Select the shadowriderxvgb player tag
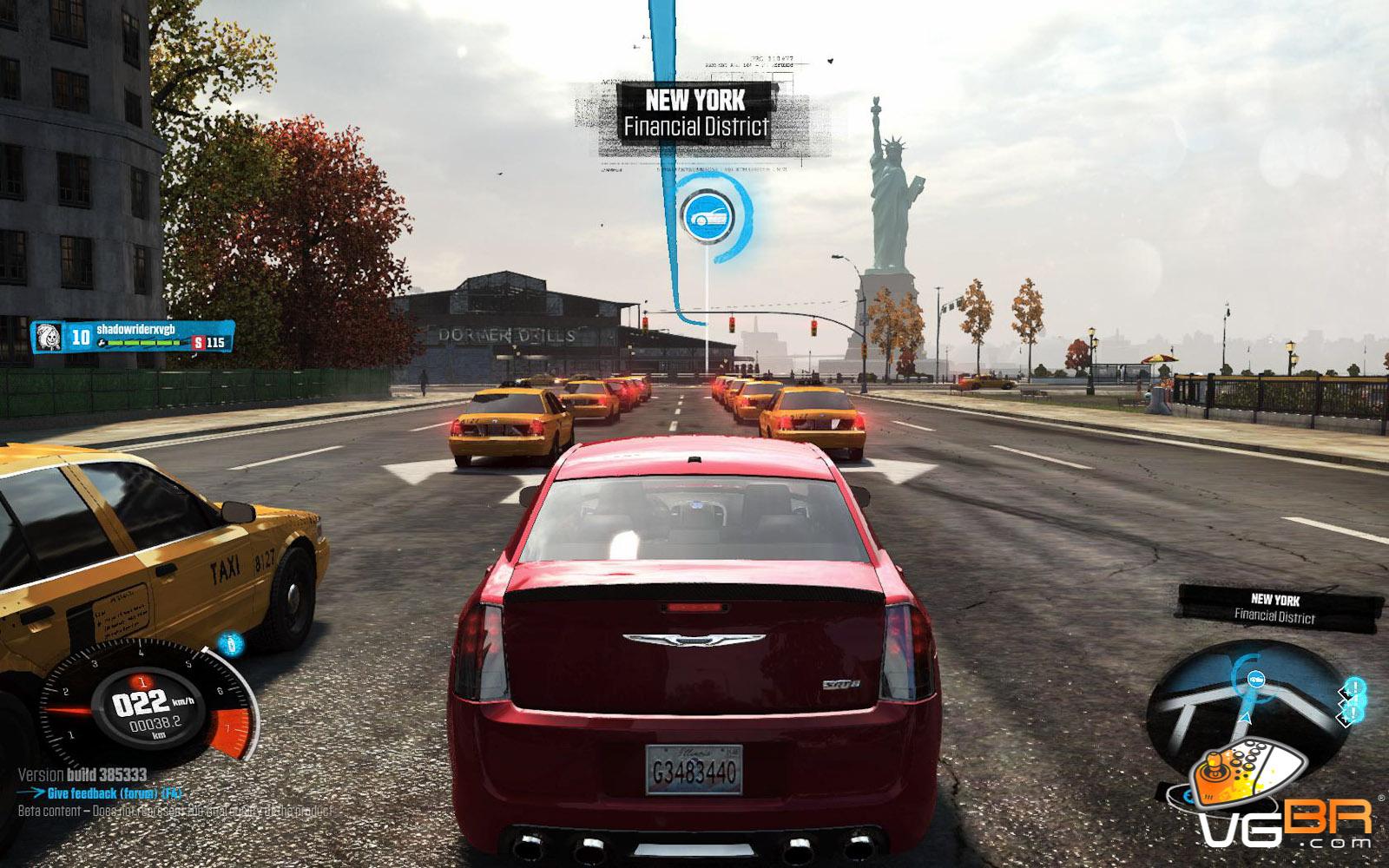The width and height of the screenshot is (1389, 868). [135, 330]
